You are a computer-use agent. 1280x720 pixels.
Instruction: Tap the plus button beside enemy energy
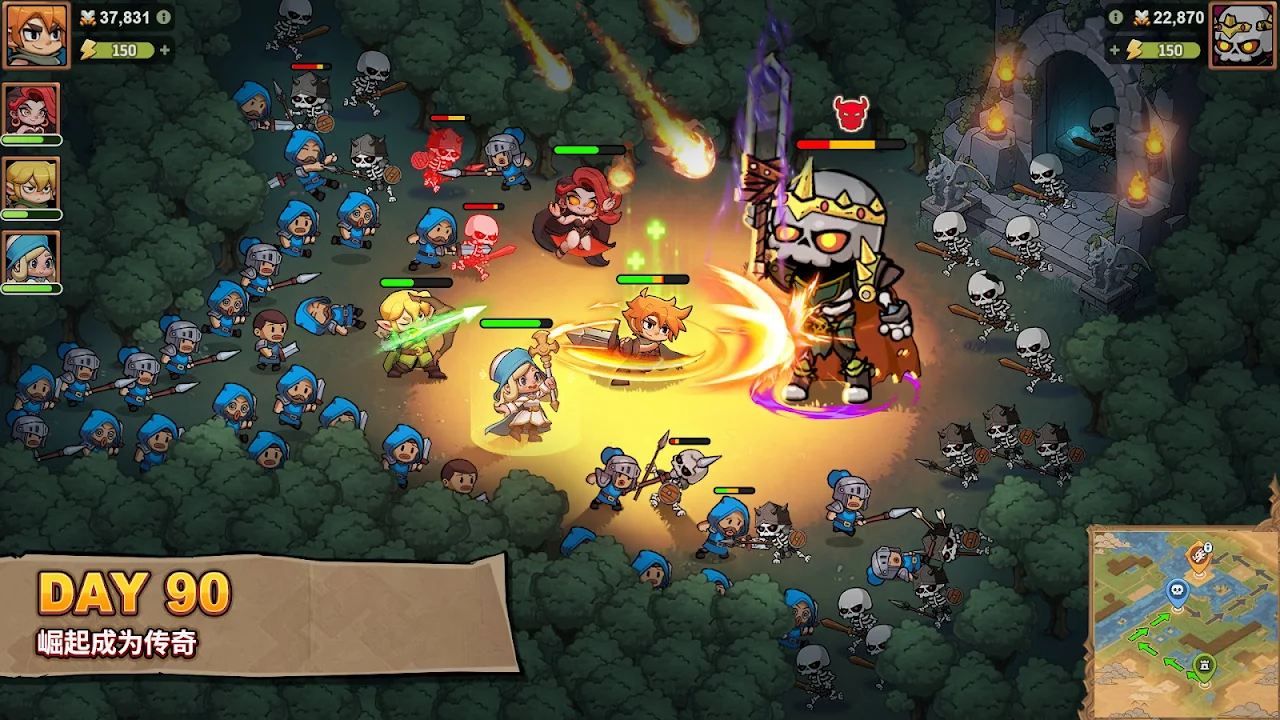pyautogui.click(x=1115, y=50)
